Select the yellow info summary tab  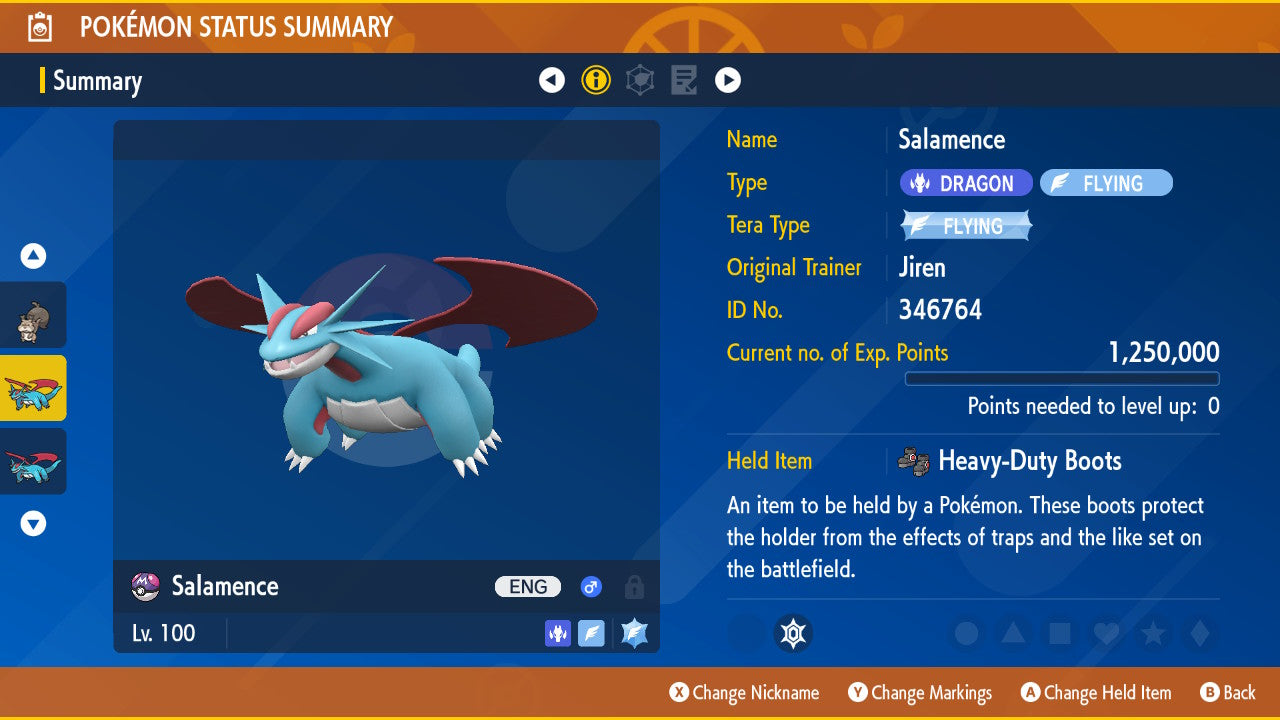(x=596, y=80)
